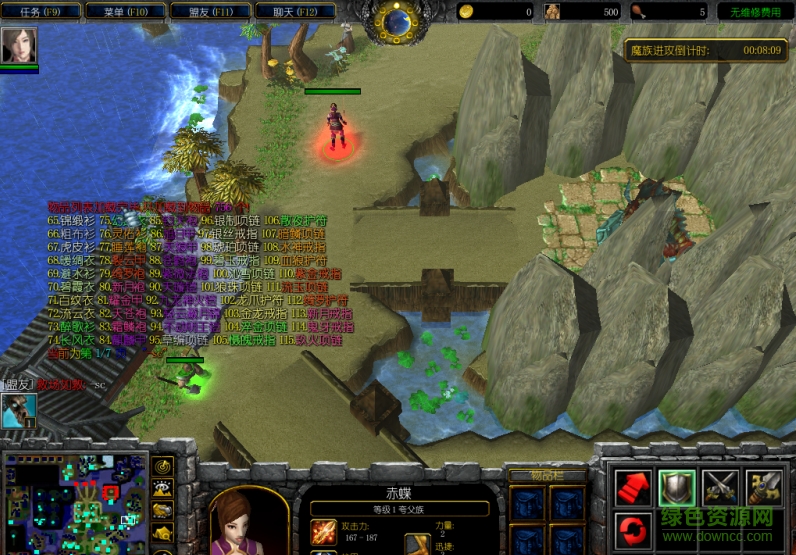Click the red circular arrows Patrol command
The height and width of the screenshot is (555, 796).
point(632,529)
